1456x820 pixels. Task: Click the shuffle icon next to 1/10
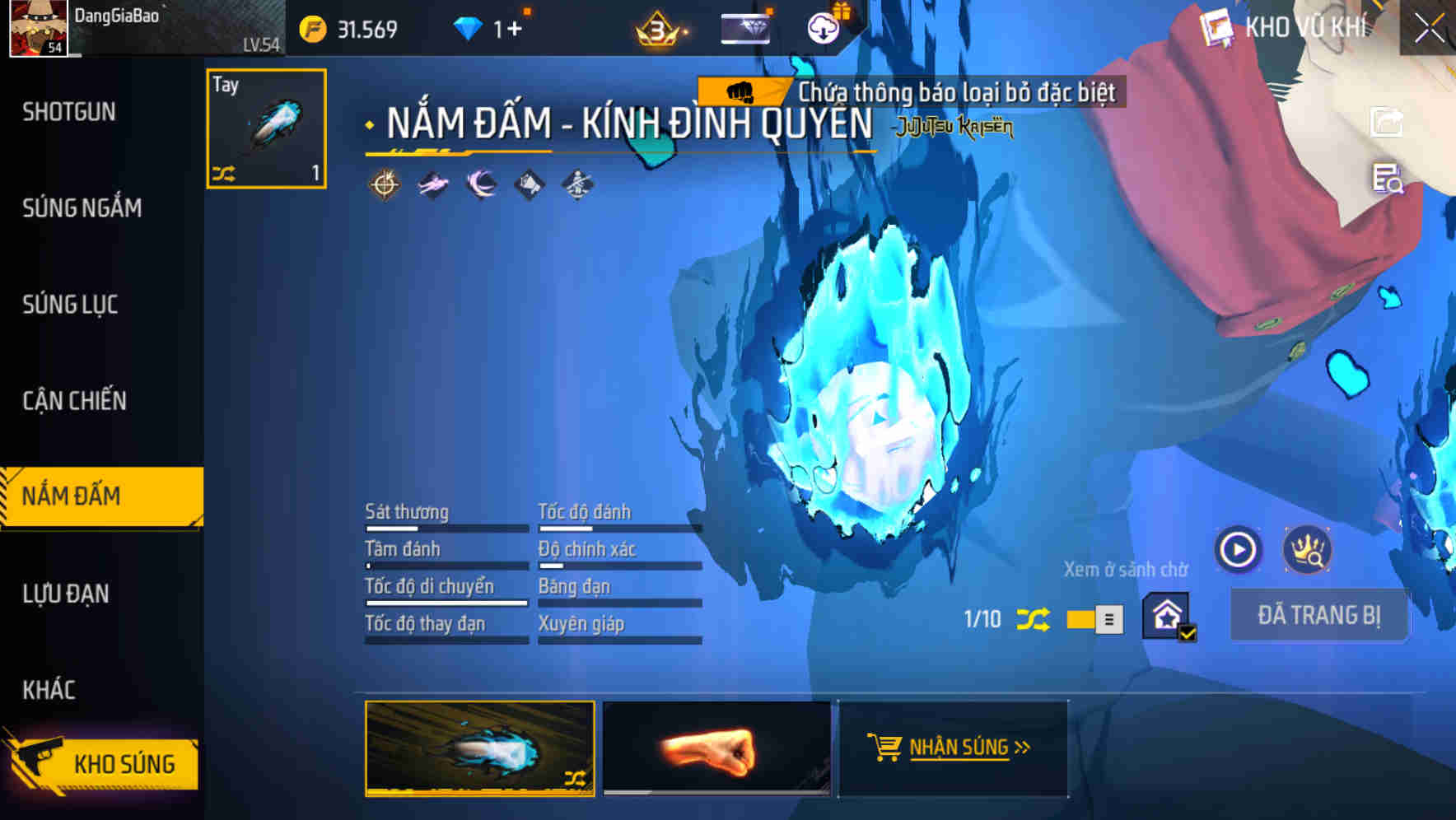(x=1034, y=619)
